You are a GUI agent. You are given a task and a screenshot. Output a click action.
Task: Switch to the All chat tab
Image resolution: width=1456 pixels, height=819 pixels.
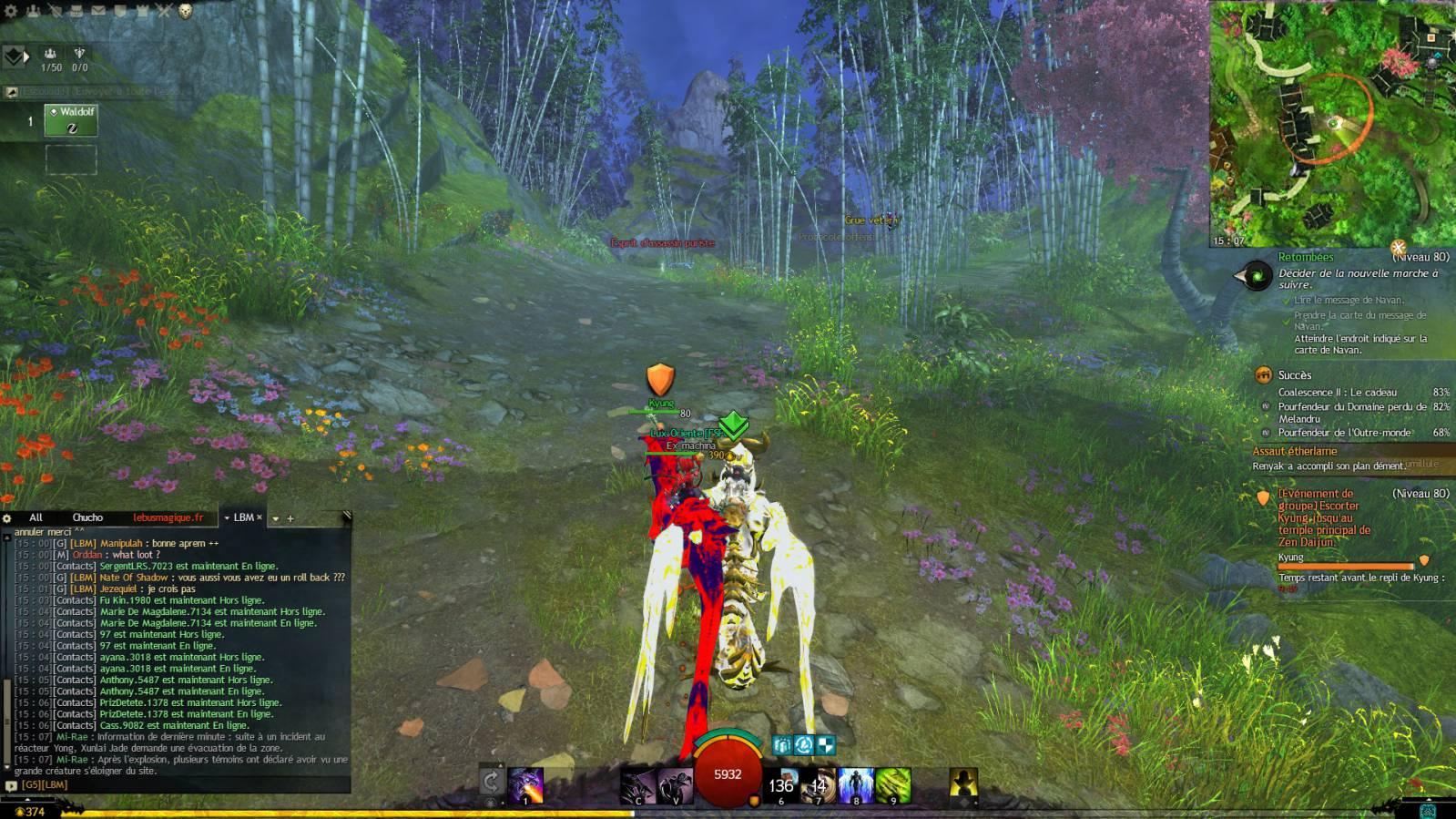coord(36,517)
